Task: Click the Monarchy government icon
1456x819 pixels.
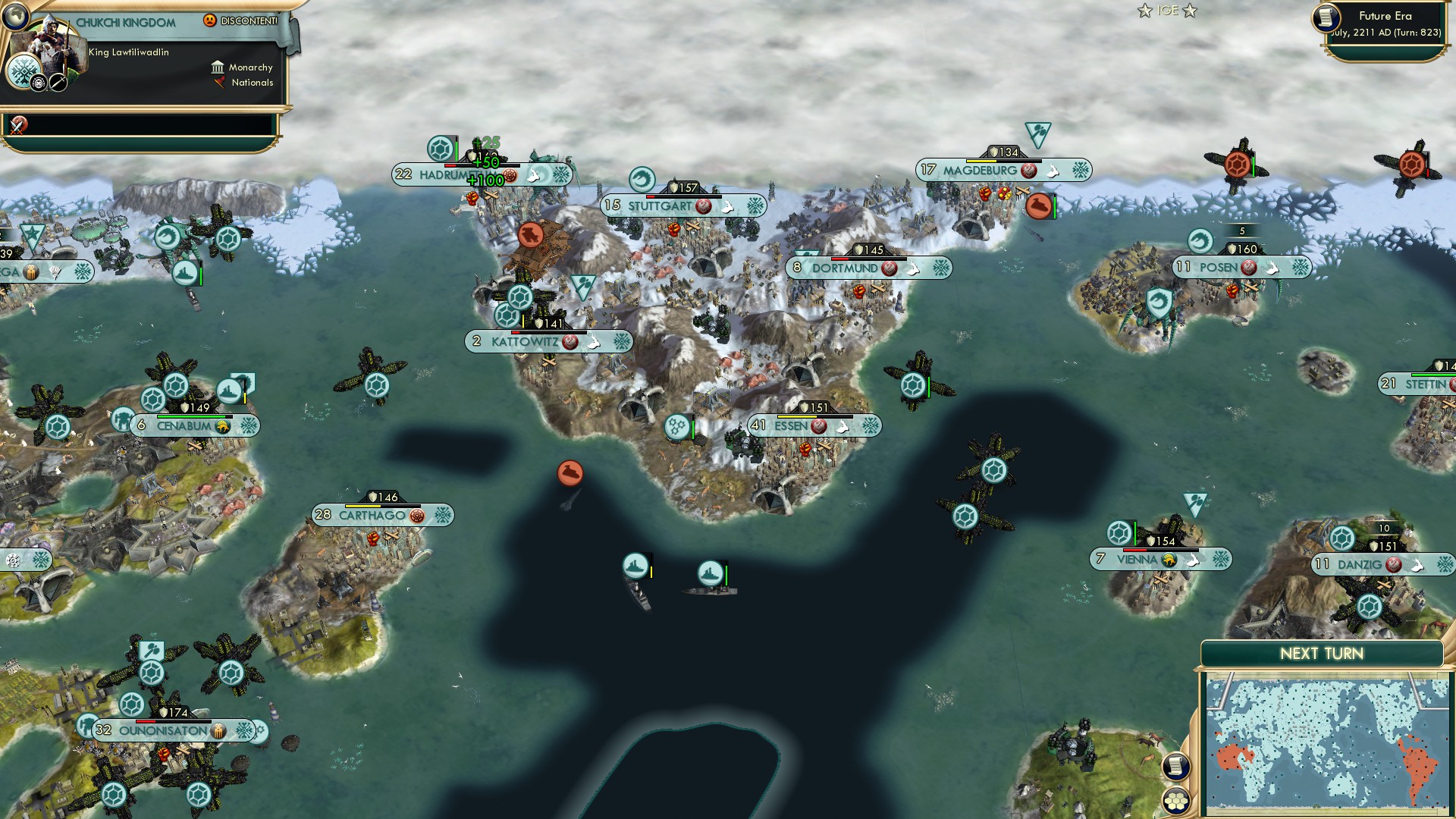Action: click(218, 67)
